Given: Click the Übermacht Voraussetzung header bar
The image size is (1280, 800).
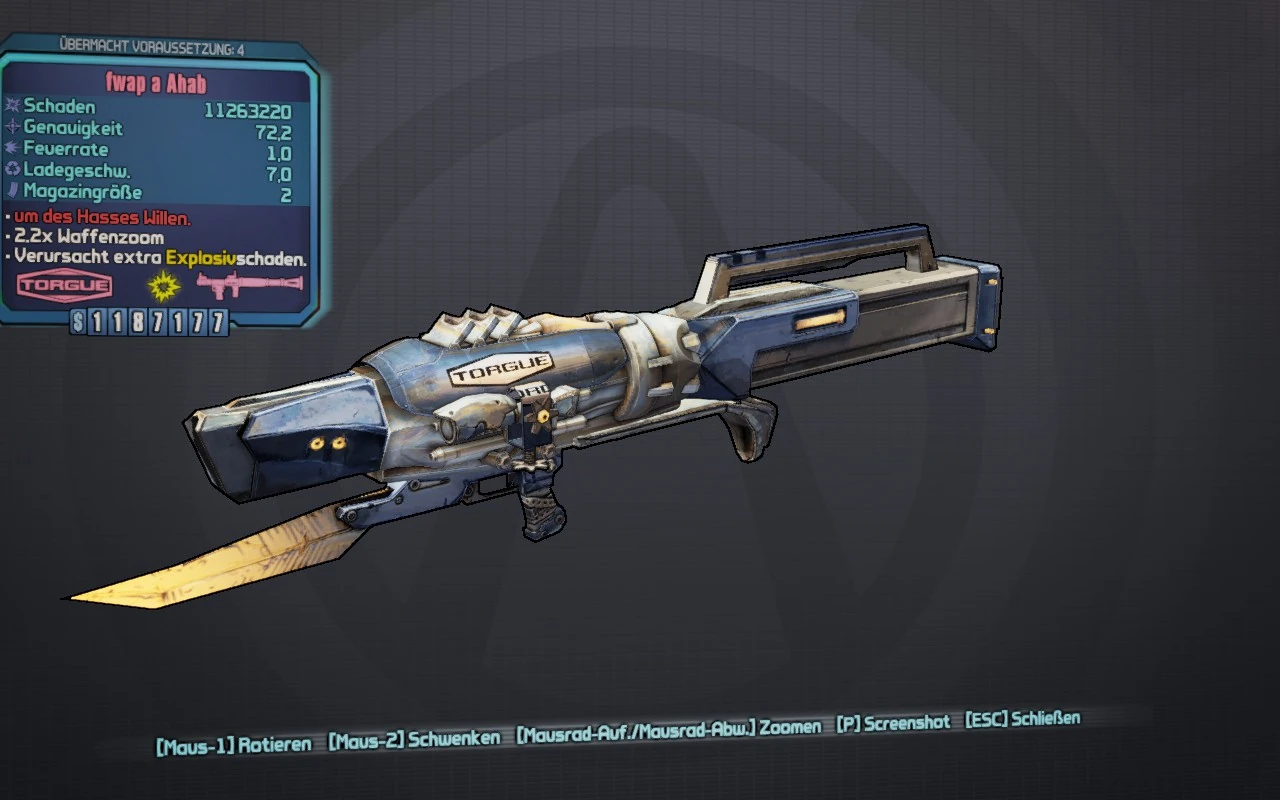Looking at the screenshot, I should (150, 44).
